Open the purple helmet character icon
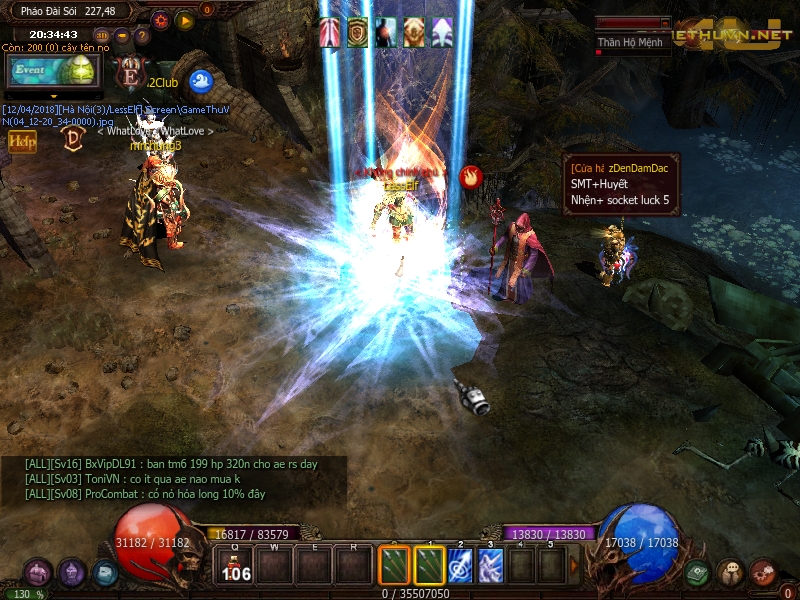This screenshot has height=600, width=800. click(72, 573)
